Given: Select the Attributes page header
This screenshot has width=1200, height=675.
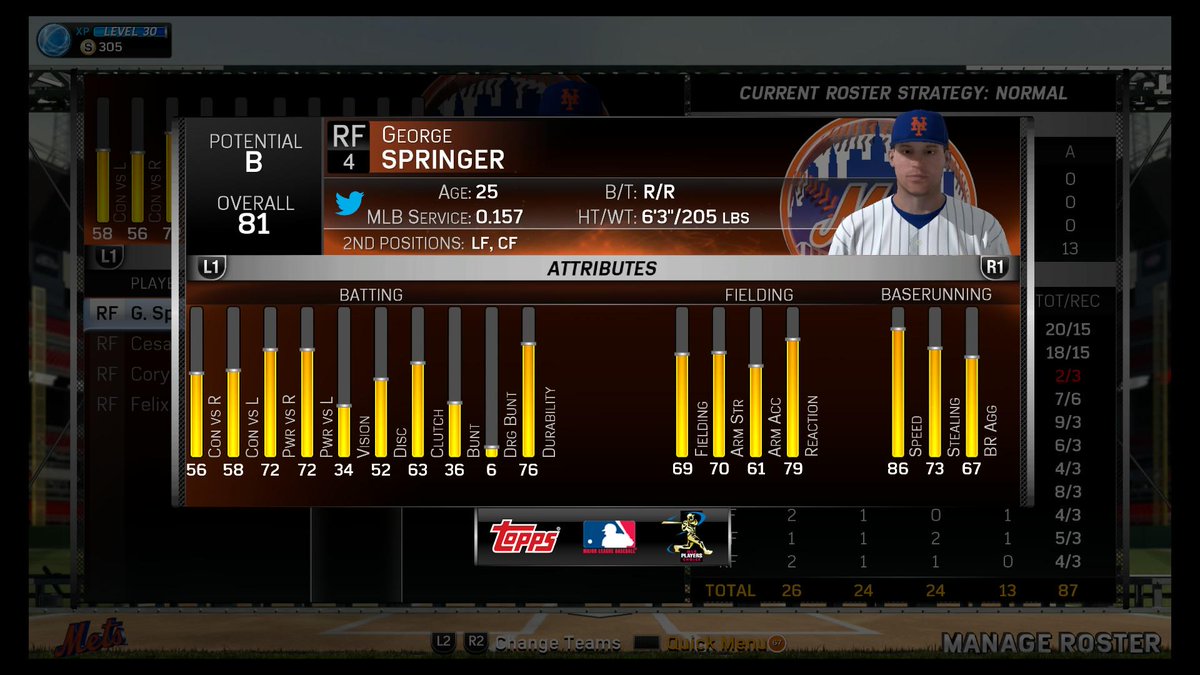Looking at the screenshot, I should (x=602, y=268).
